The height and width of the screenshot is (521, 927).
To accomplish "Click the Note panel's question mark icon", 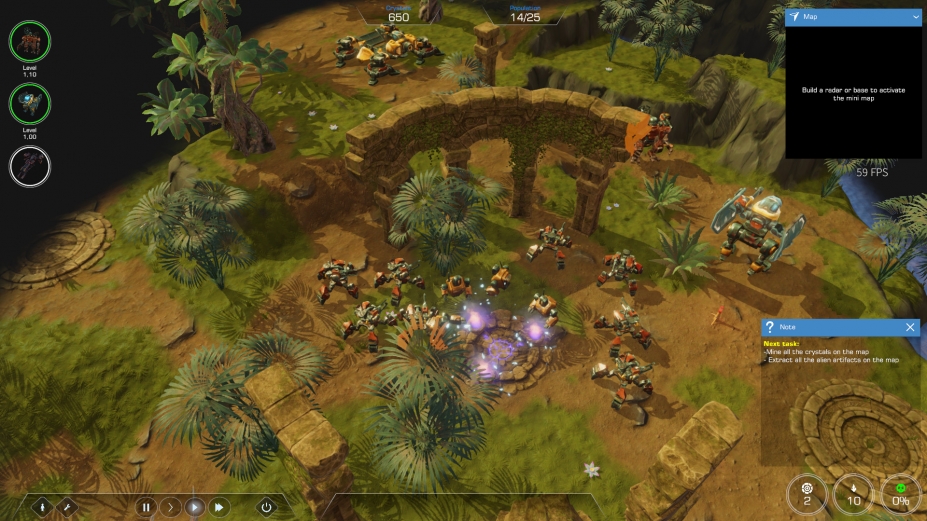I will coord(769,327).
